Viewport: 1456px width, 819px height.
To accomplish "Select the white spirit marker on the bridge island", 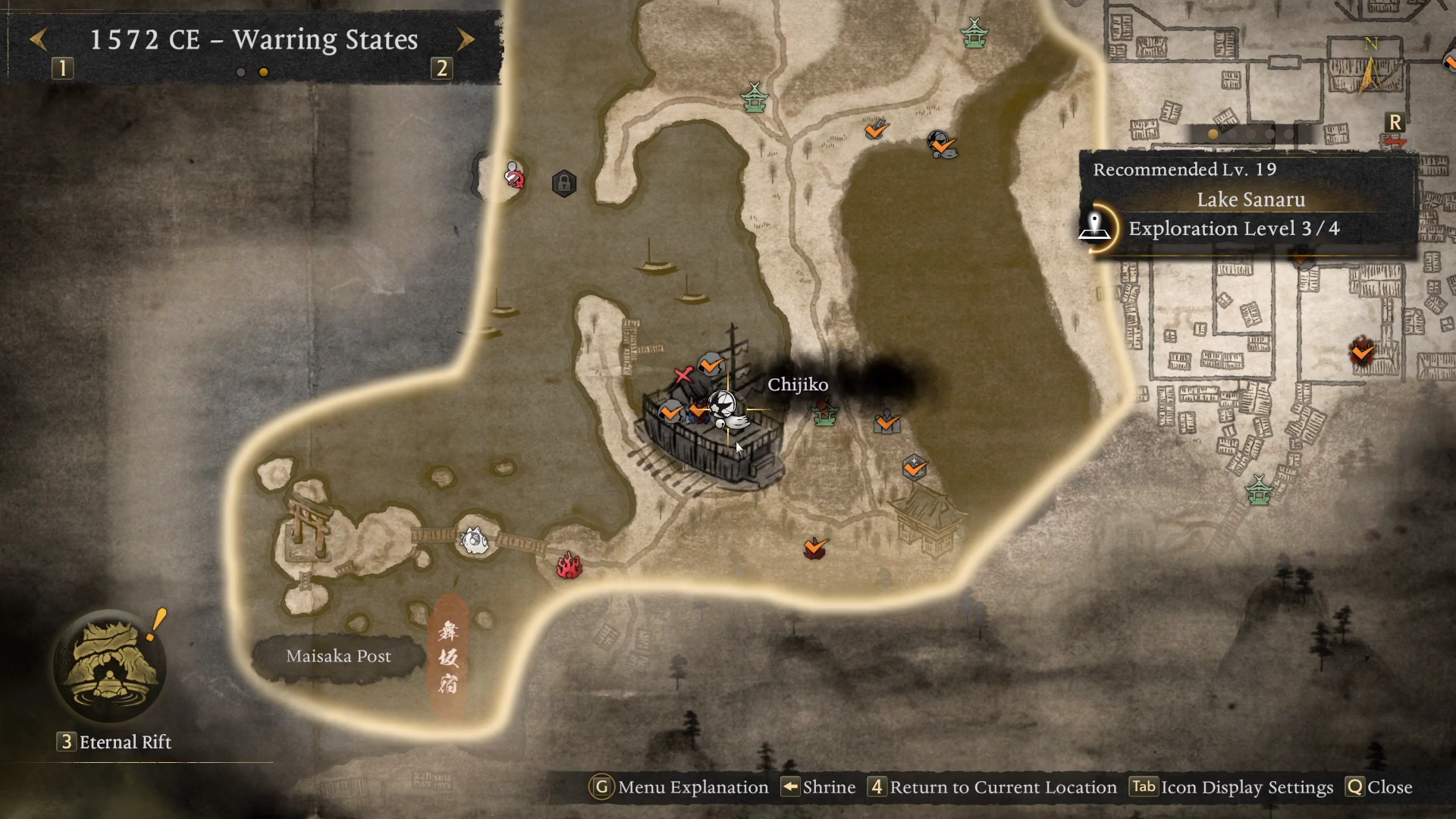I will (475, 540).
